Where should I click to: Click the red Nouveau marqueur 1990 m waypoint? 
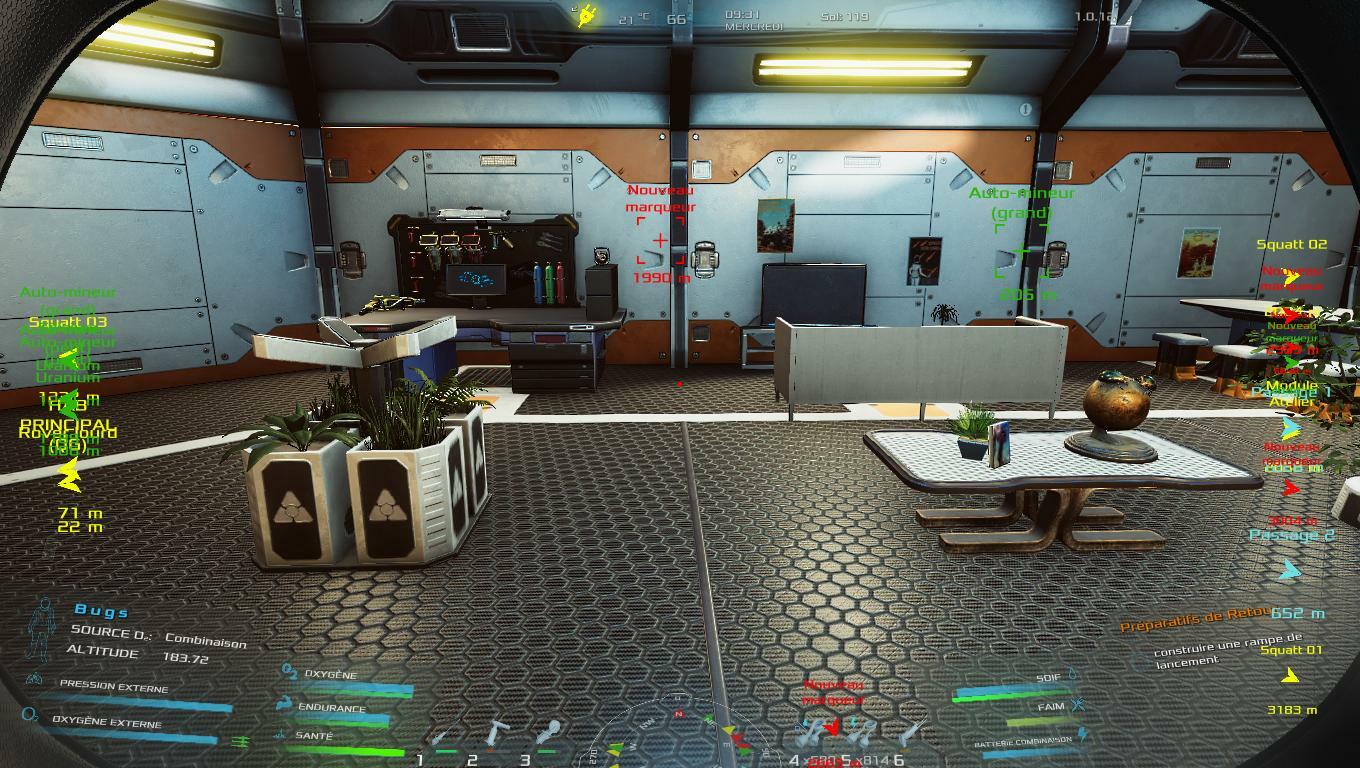(x=660, y=241)
